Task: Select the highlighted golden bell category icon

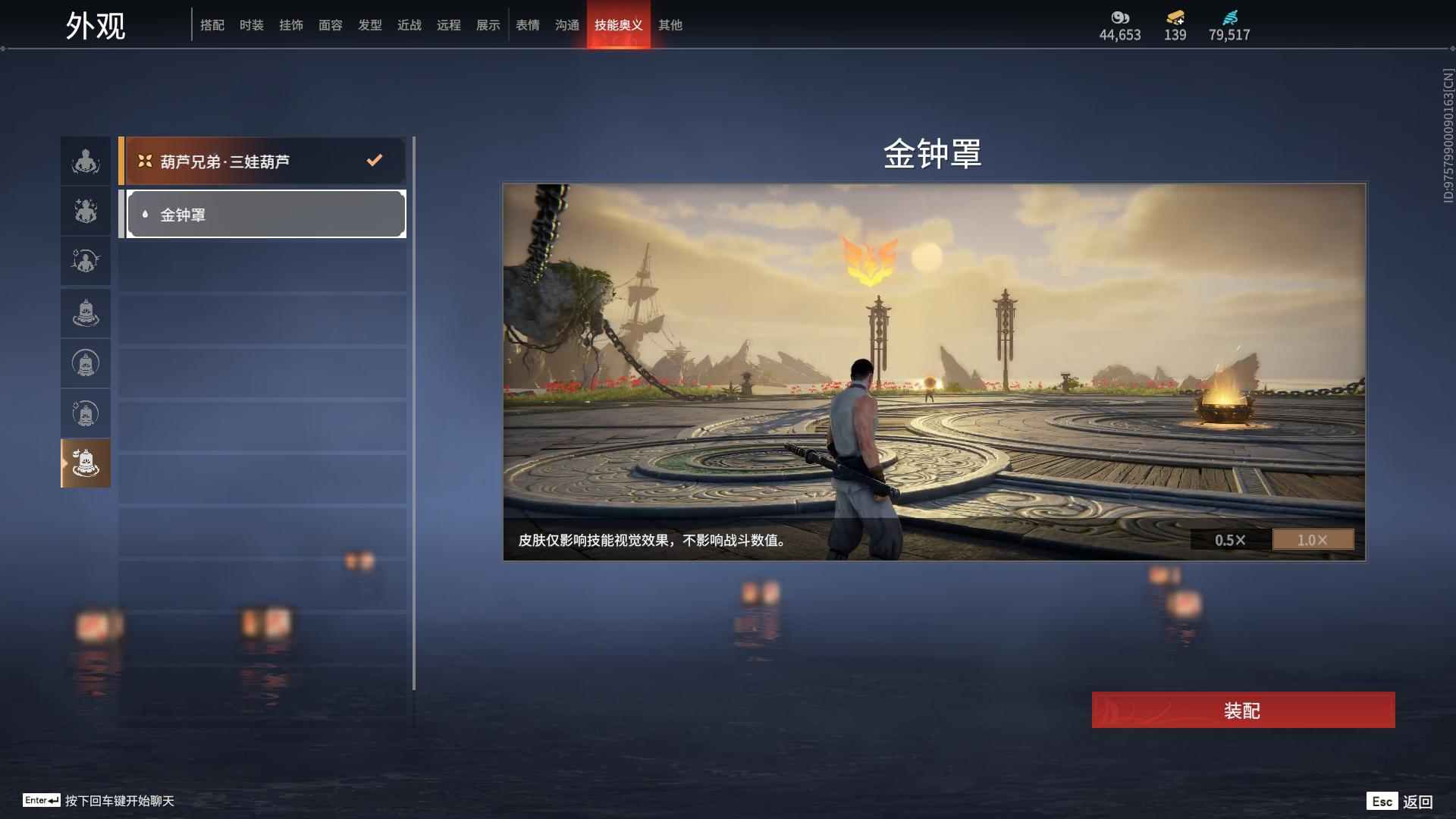Action: click(85, 463)
